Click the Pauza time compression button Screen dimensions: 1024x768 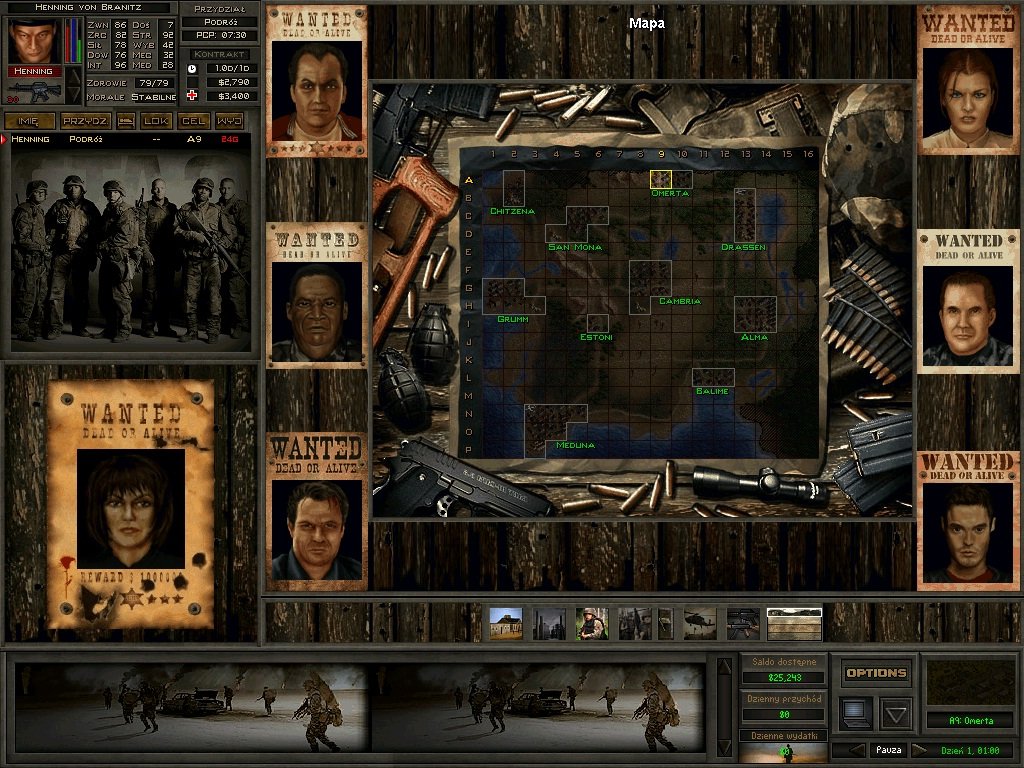[x=888, y=750]
